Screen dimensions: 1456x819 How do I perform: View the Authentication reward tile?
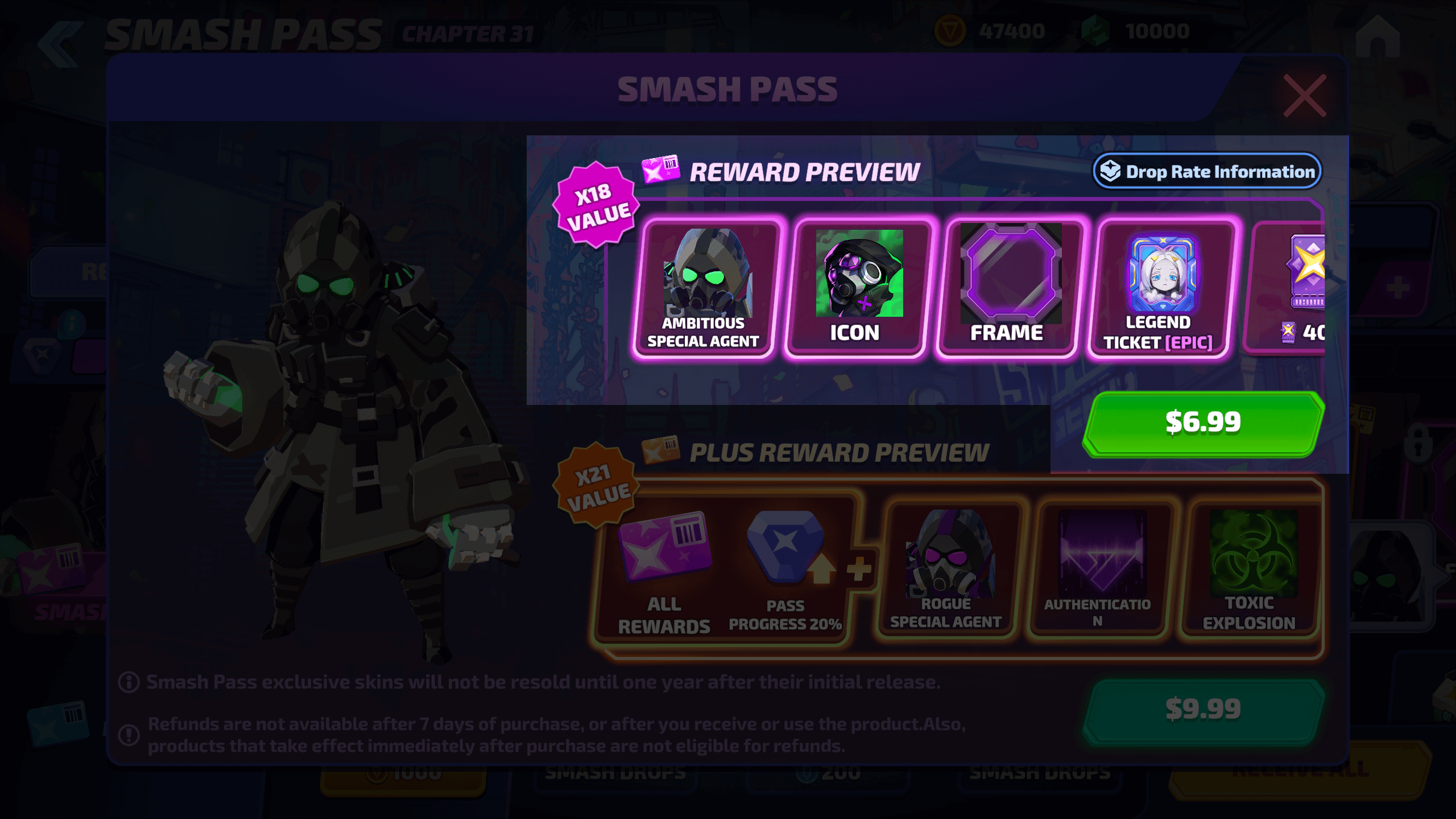click(x=1099, y=569)
